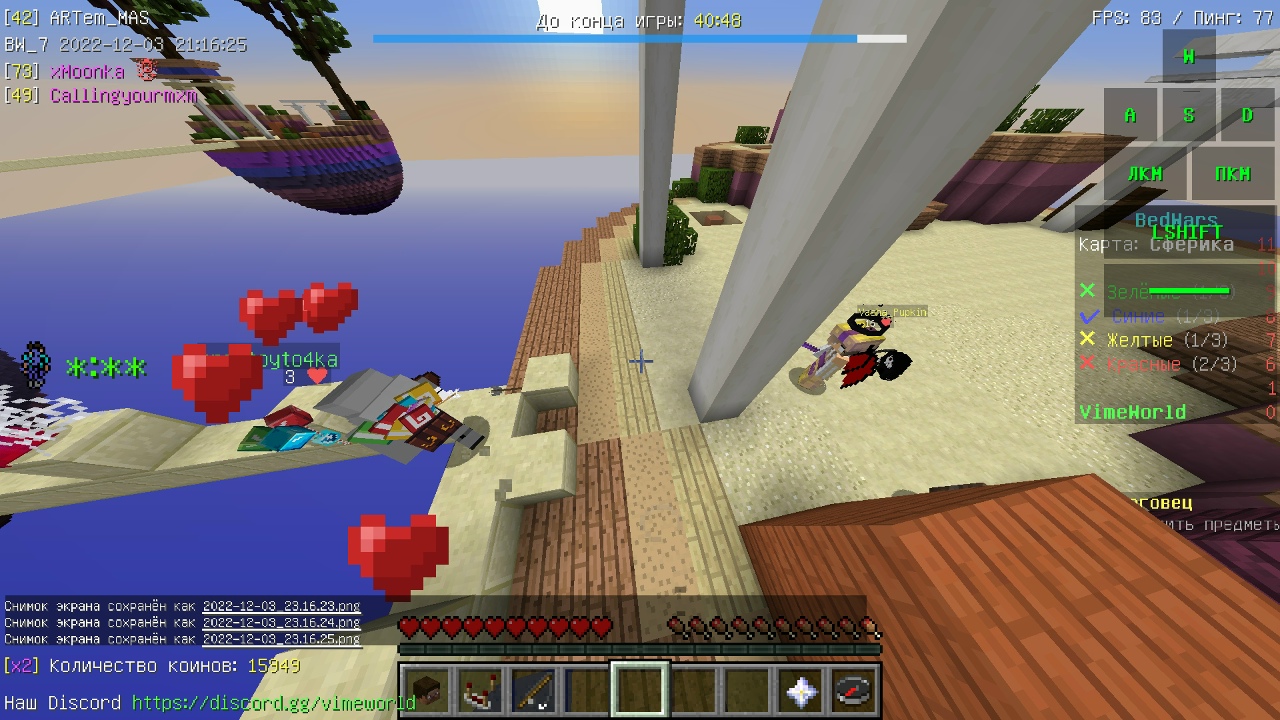Open the discord.gg/vimeworld link

point(273,703)
